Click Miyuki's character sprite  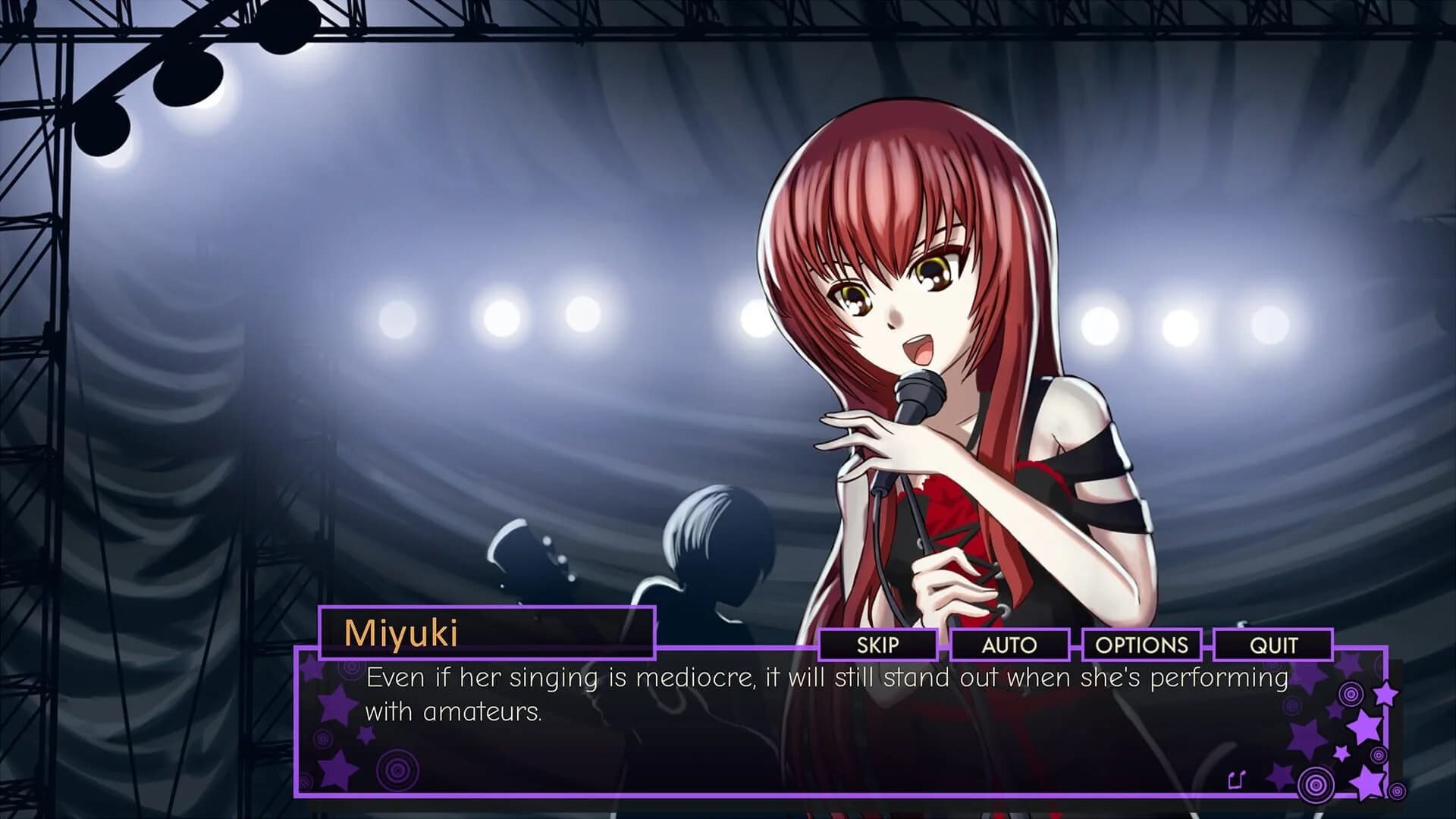tap(910, 303)
